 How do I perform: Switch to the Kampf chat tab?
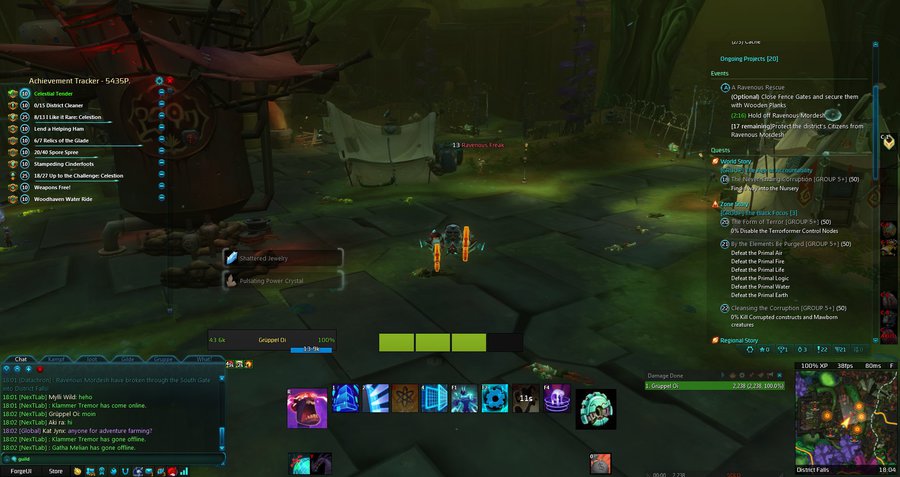(x=57, y=358)
